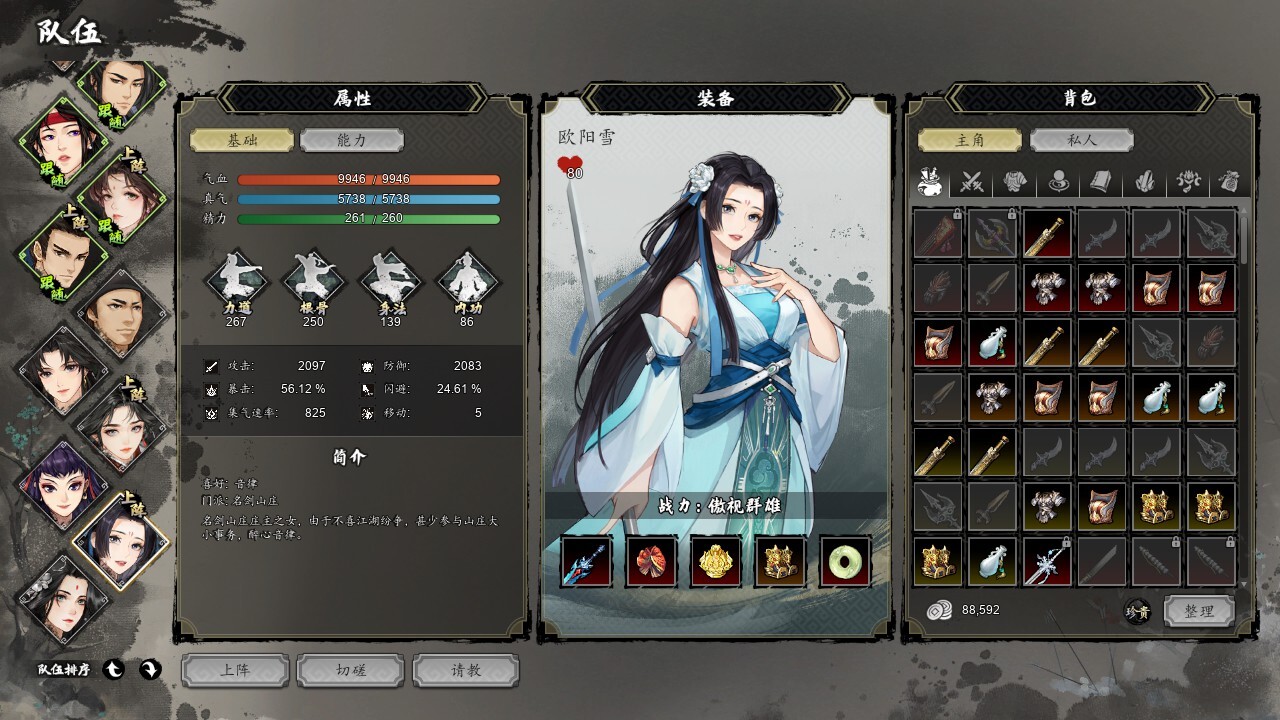This screenshot has width=1280, height=720.
Task: Filter backpack by book icon
Action: tap(1102, 182)
